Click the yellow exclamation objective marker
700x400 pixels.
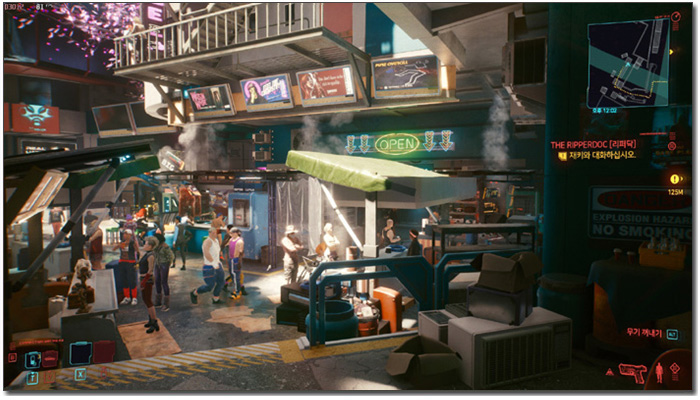(675, 177)
